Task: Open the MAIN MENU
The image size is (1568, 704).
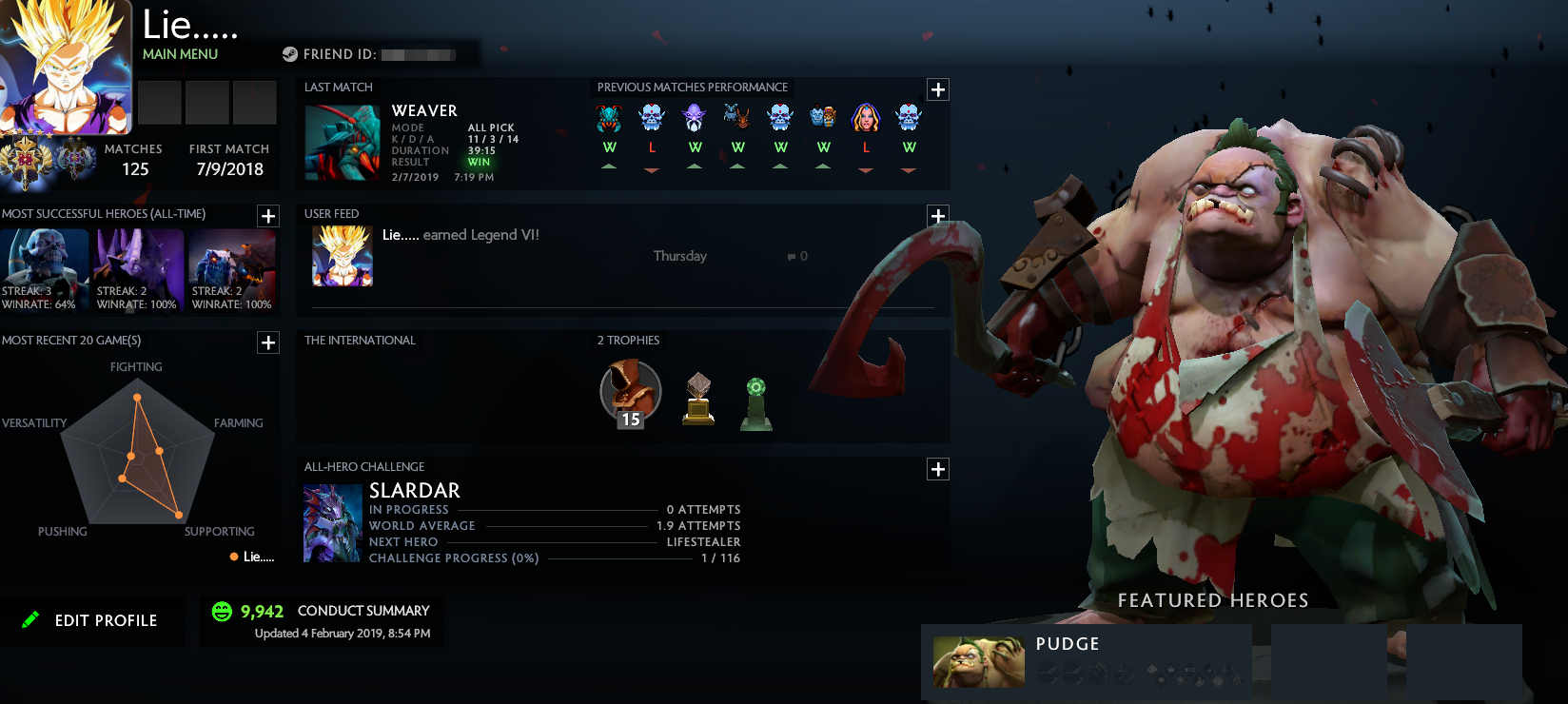Action: 180,54
